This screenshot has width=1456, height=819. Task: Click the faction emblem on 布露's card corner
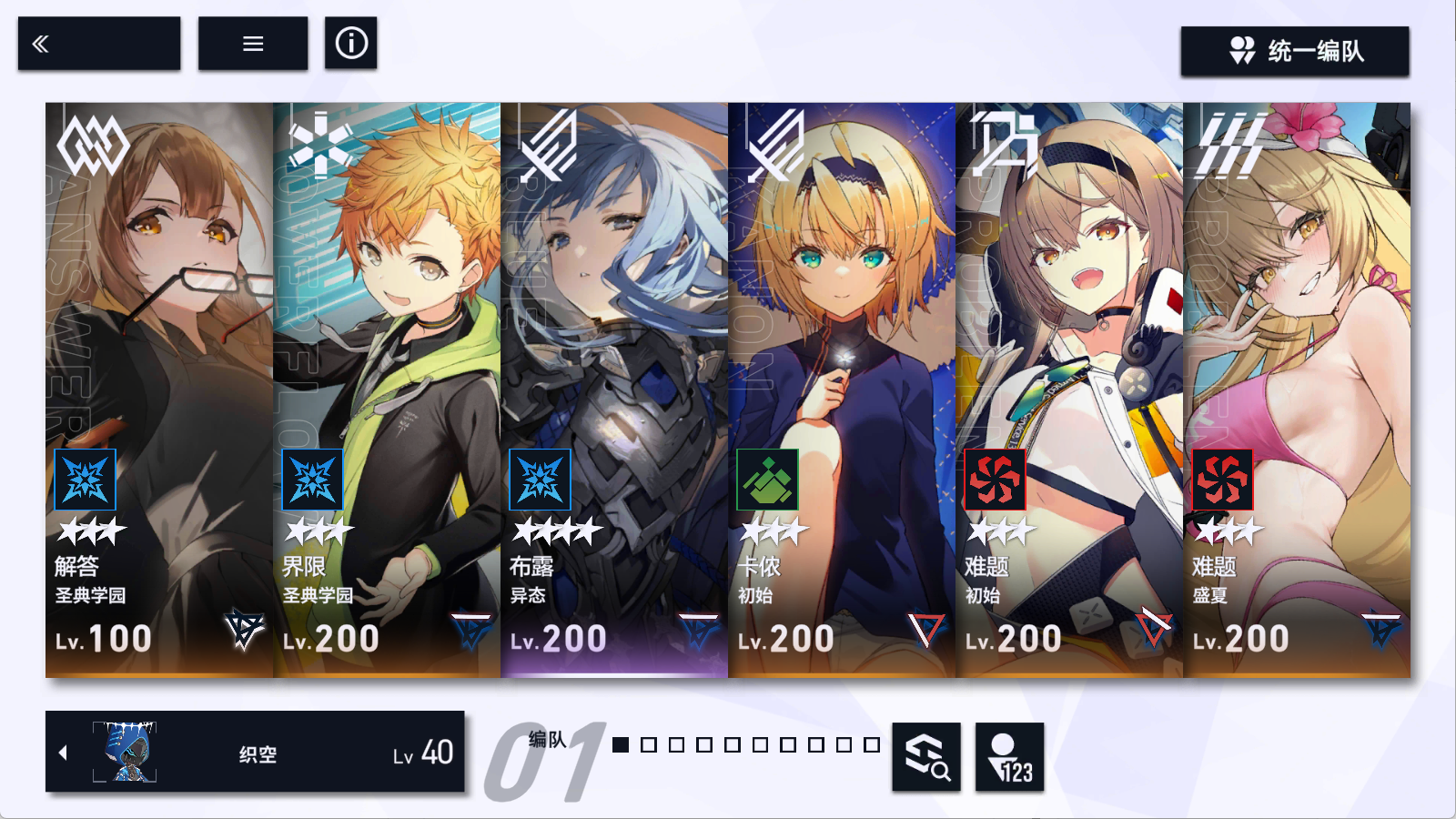[696, 629]
